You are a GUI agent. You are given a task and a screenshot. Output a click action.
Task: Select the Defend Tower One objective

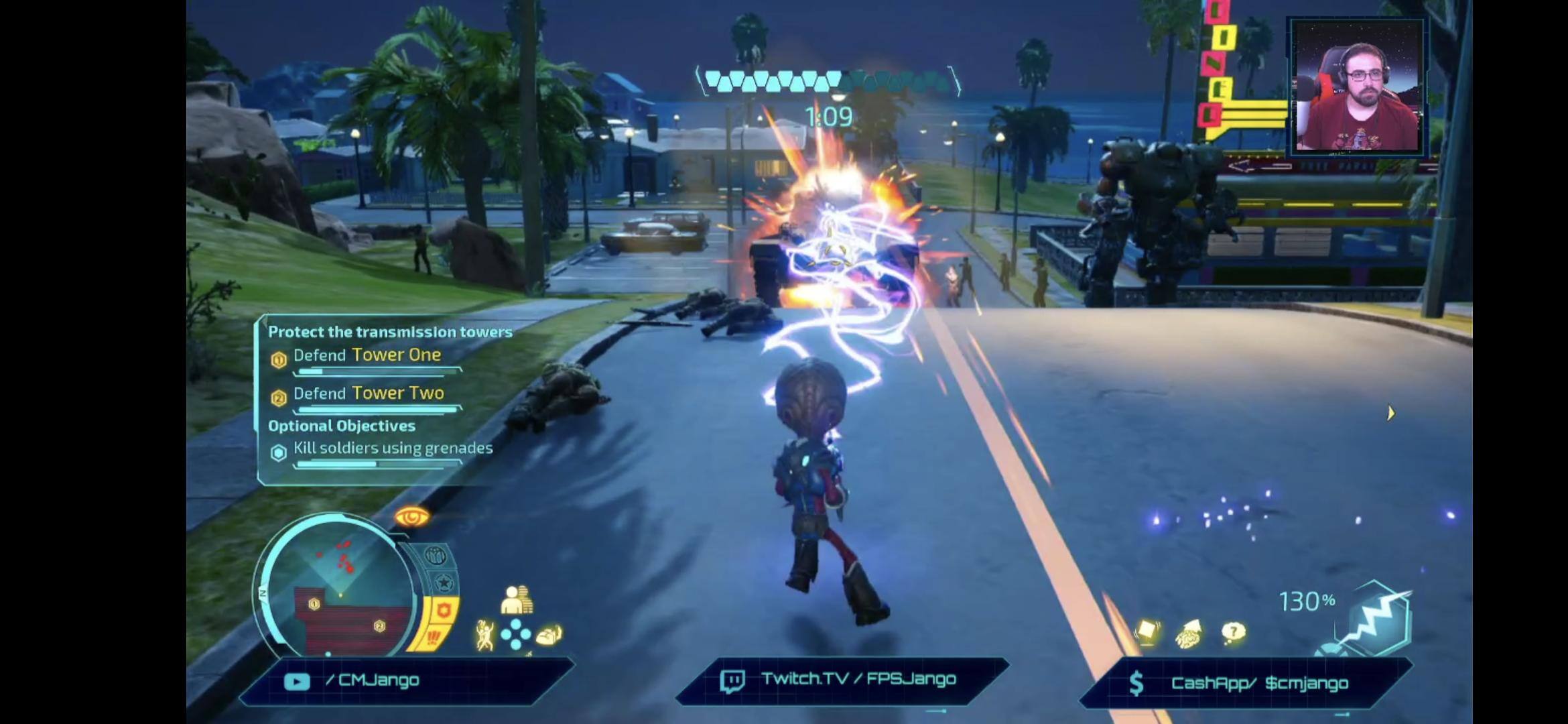coord(367,355)
